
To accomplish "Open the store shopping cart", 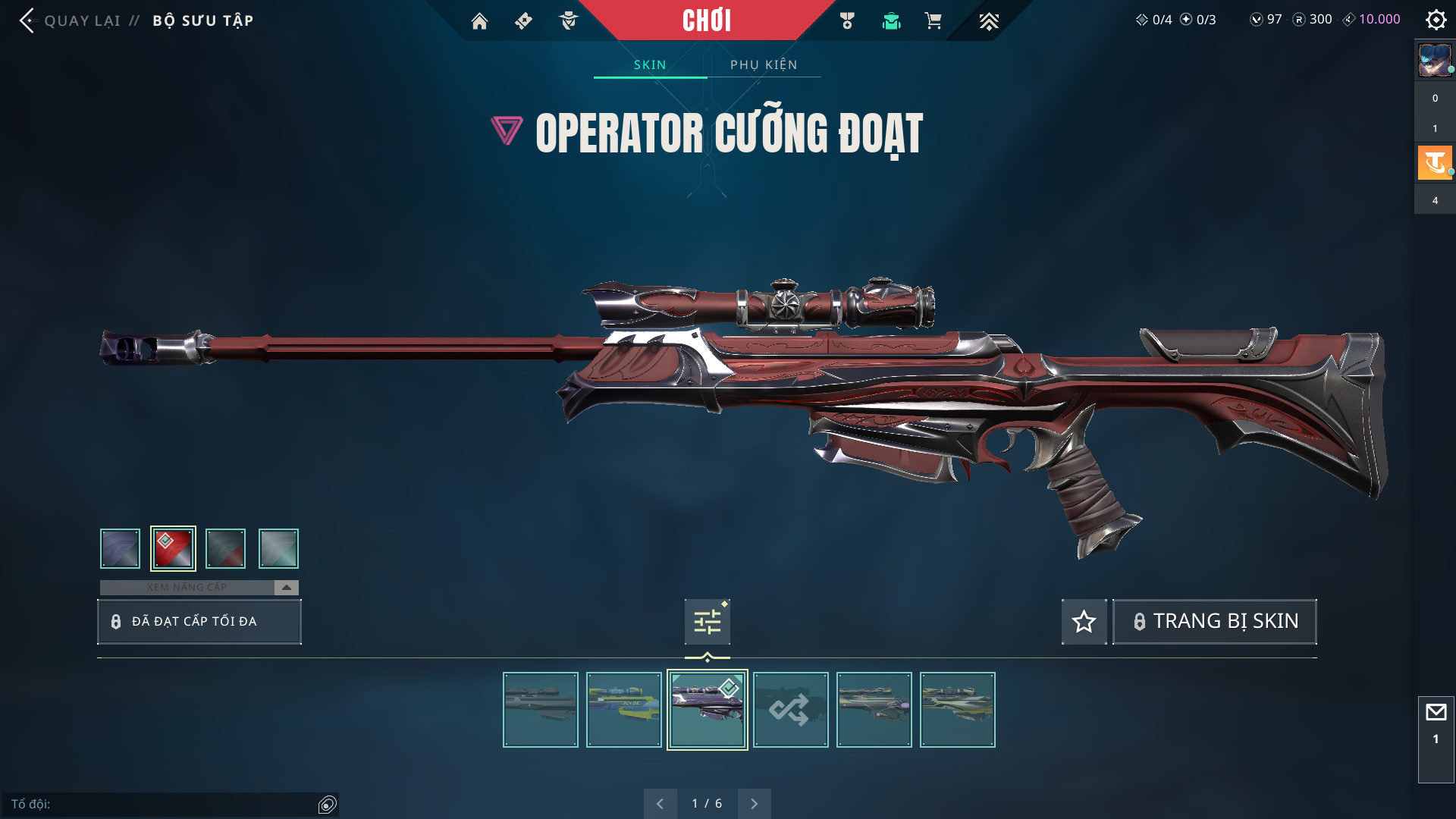I will (933, 21).
